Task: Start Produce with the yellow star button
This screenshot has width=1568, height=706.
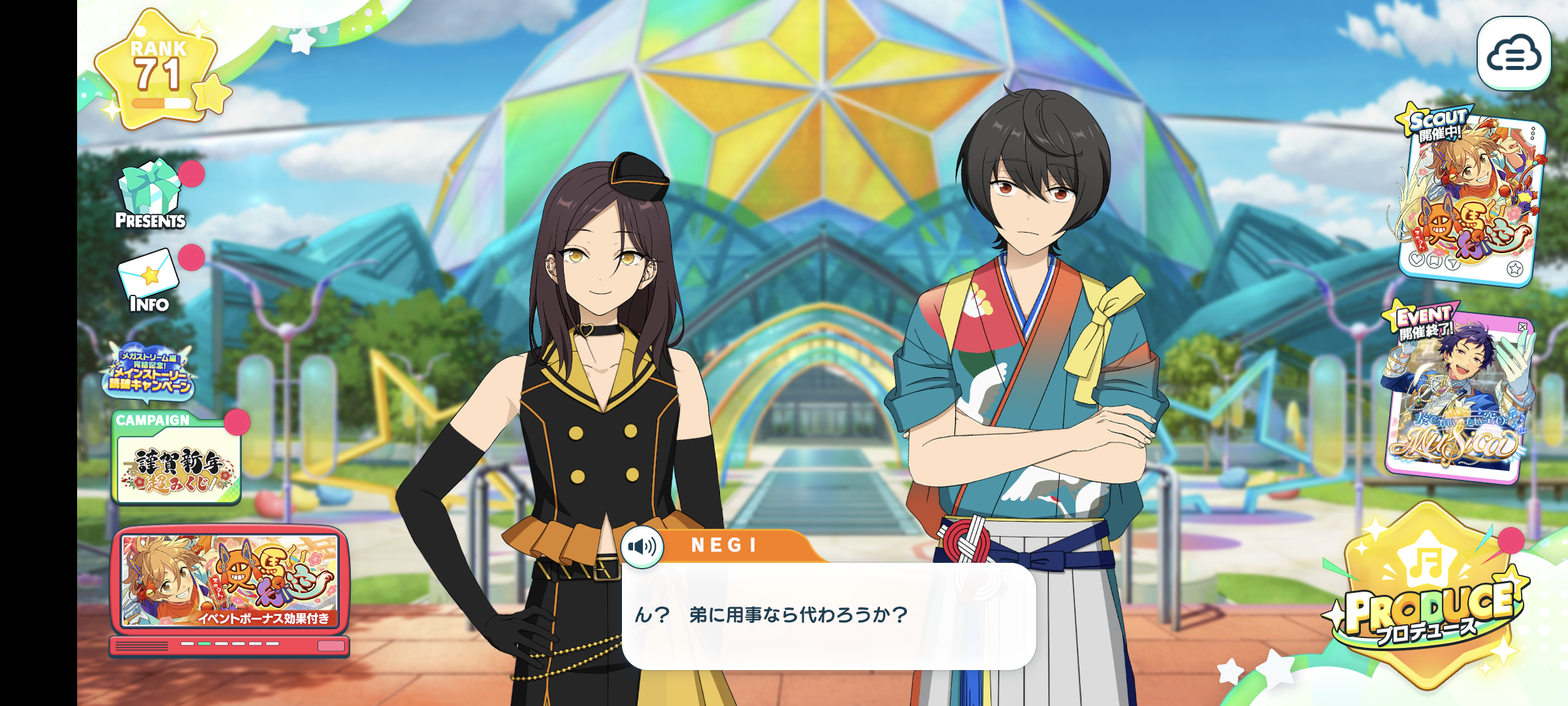Action: tap(1428, 595)
